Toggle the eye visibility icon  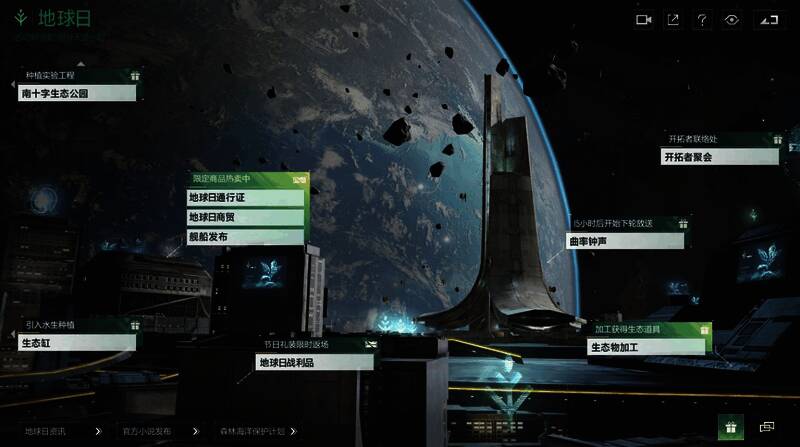pyautogui.click(x=731, y=20)
